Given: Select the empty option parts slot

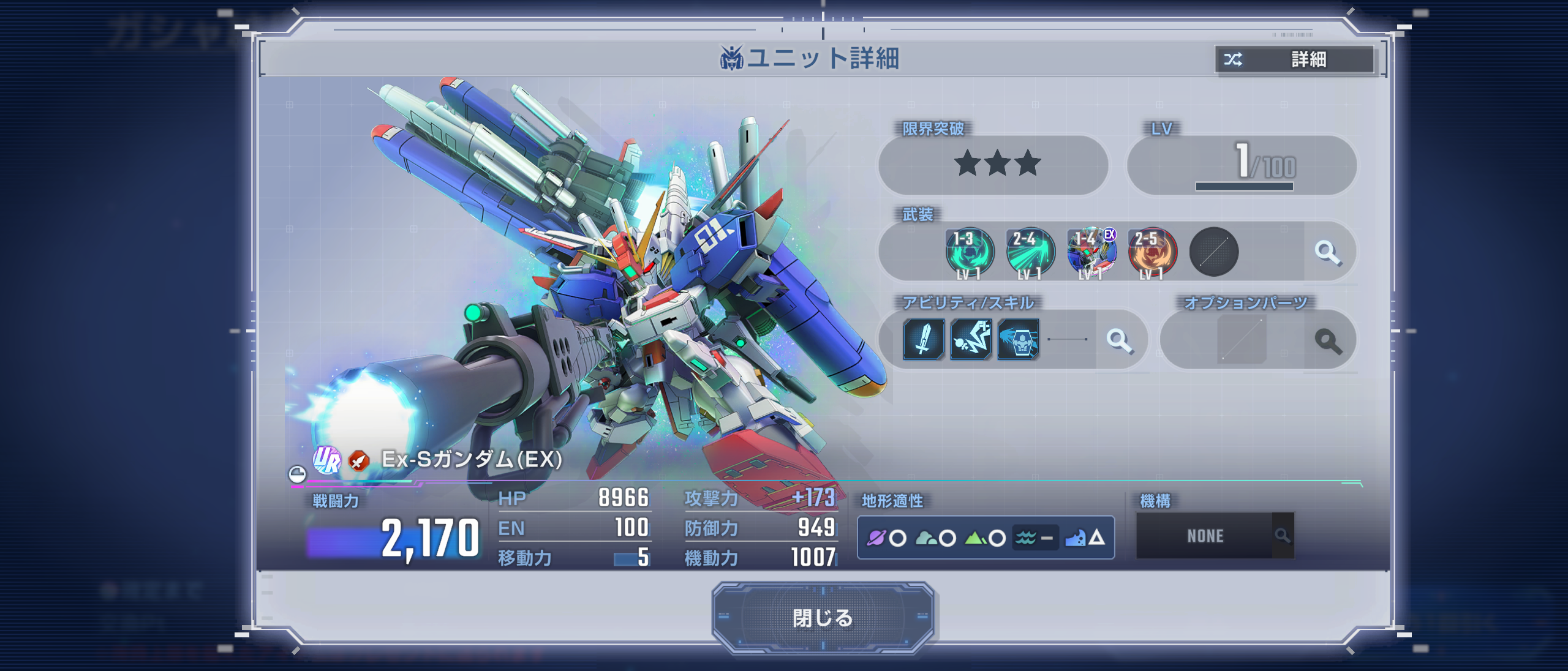Looking at the screenshot, I should coord(1242,340).
